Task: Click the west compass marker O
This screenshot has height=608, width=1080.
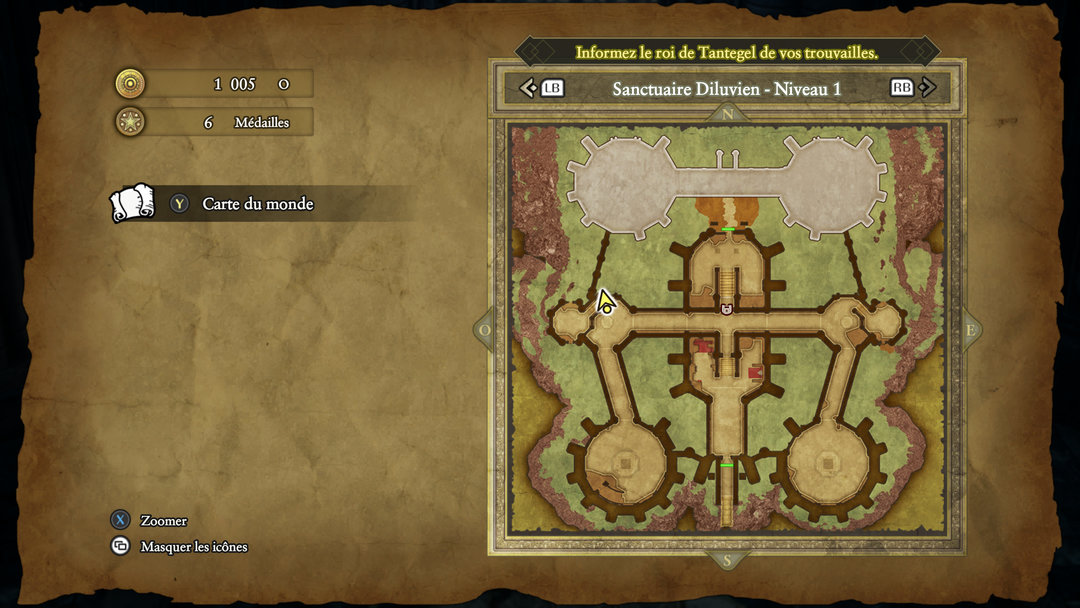Action: tap(485, 331)
